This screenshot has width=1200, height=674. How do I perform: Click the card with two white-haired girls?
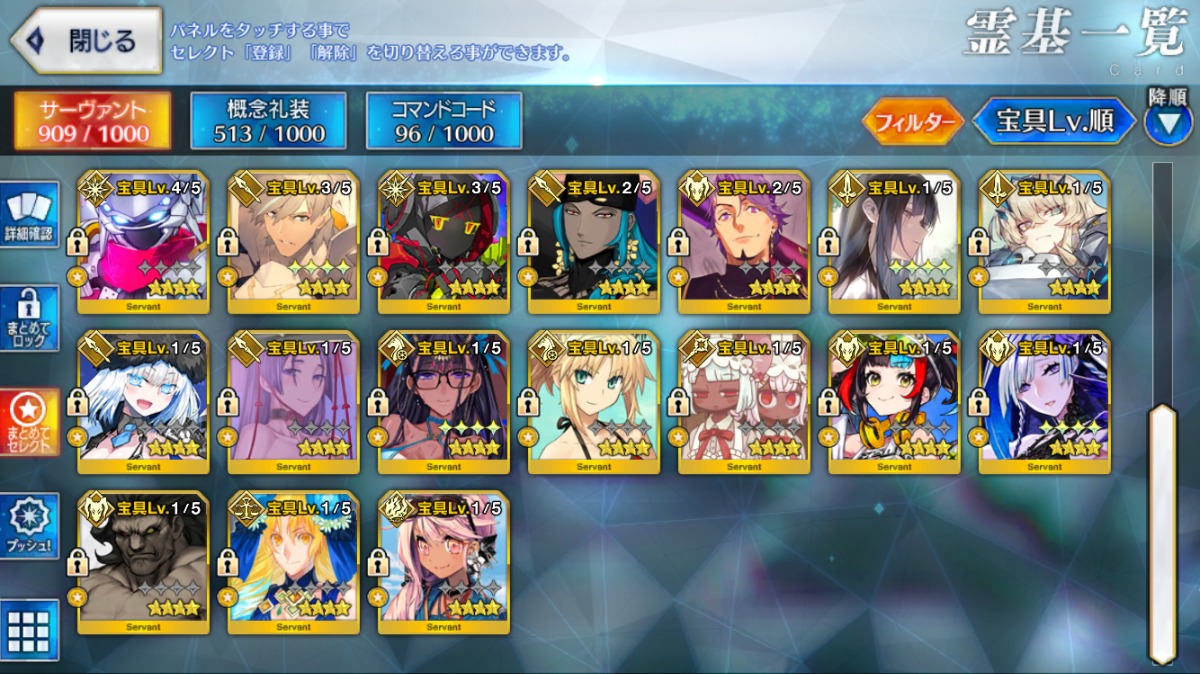click(743, 402)
